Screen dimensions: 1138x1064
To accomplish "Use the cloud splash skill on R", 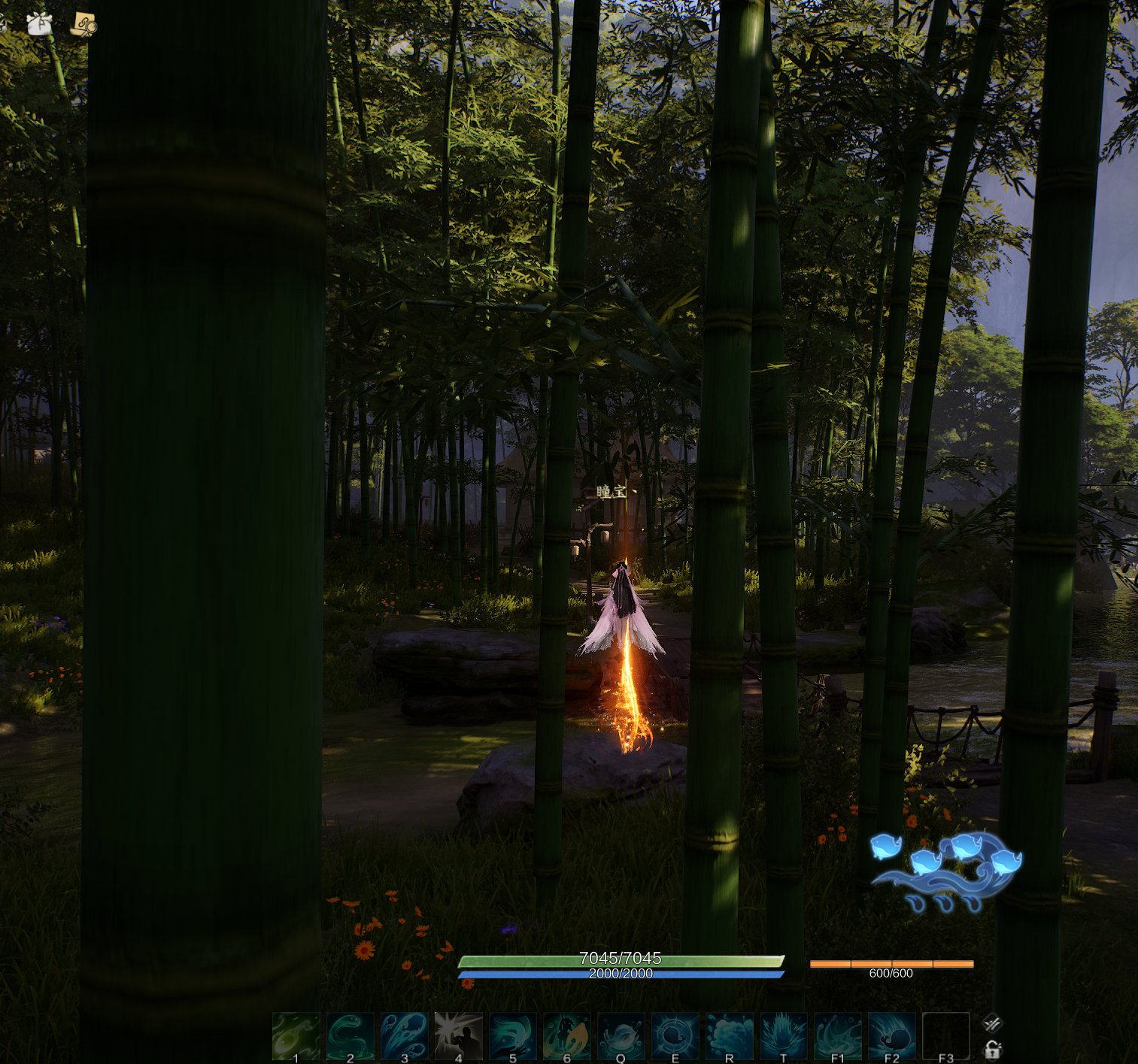I will pyautogui.click(x=730, y=1036).
